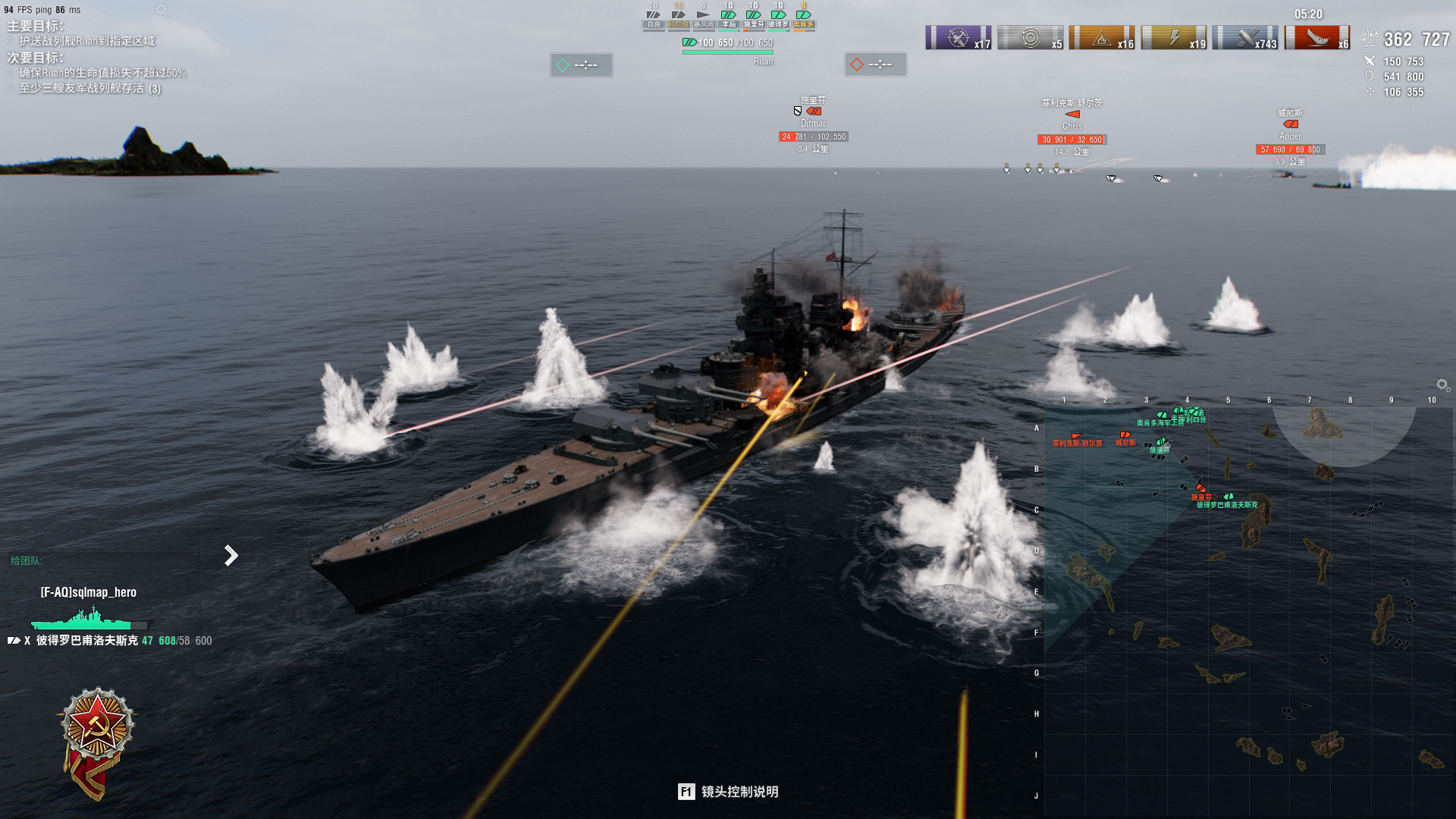This screenshot has height=819, width=1456.
Task: Open the minimap settings gear
Action: pyautogui.click(x=1442, y=385)
